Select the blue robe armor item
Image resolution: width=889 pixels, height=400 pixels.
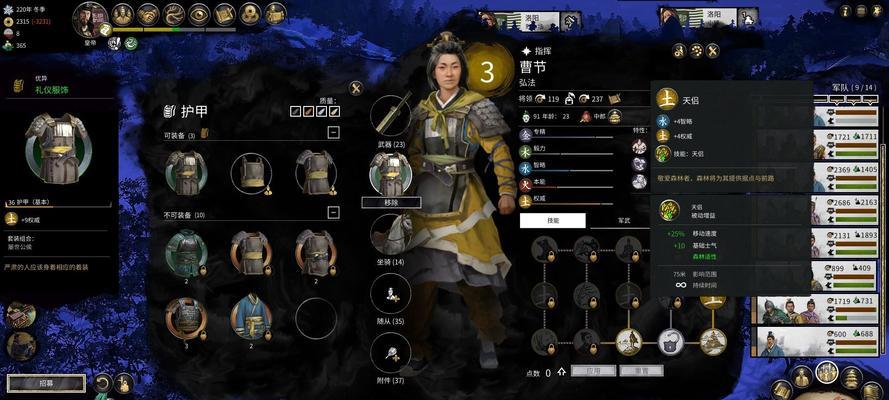250,316
